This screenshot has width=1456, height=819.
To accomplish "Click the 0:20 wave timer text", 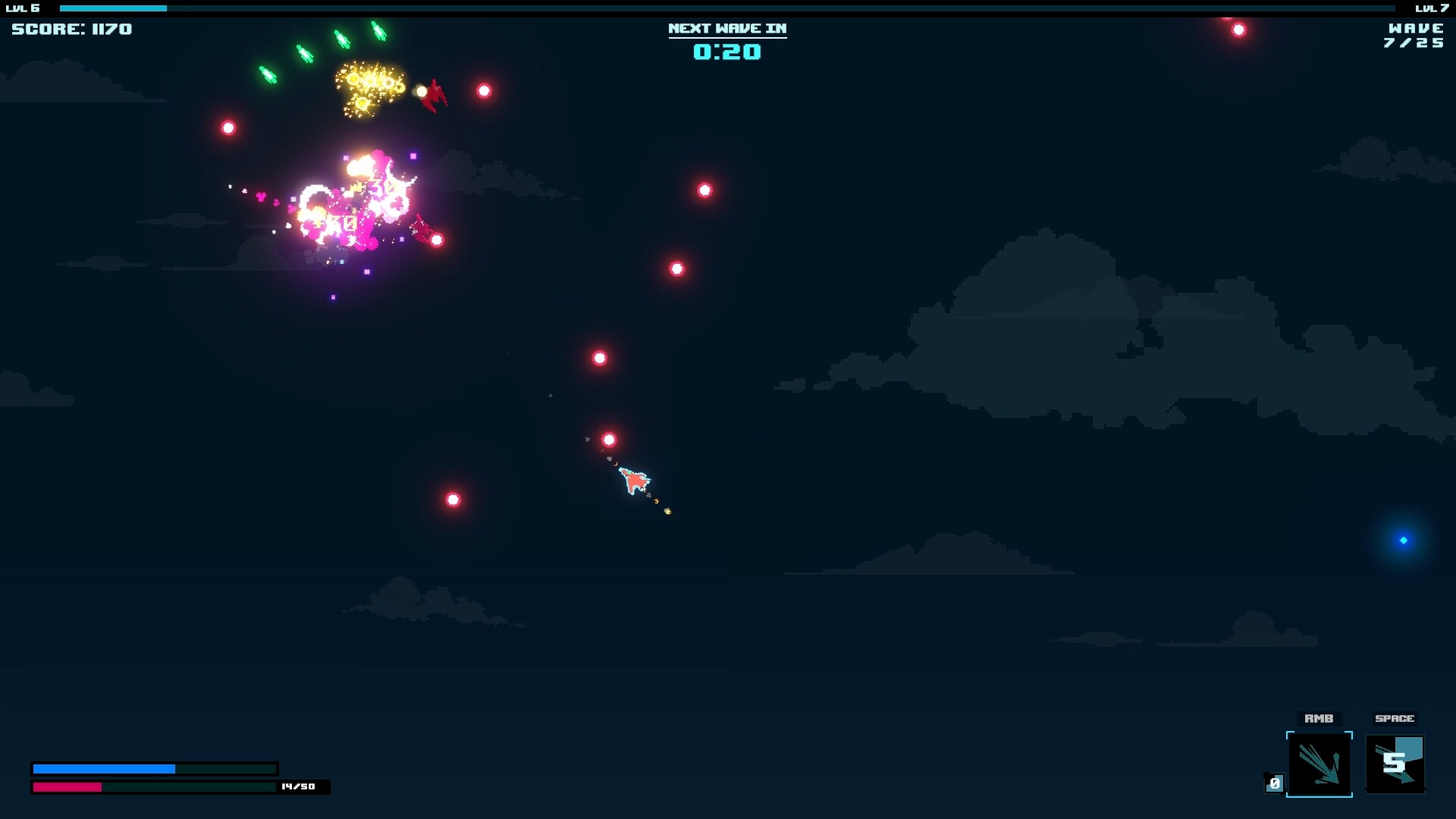I will (726, 53).
